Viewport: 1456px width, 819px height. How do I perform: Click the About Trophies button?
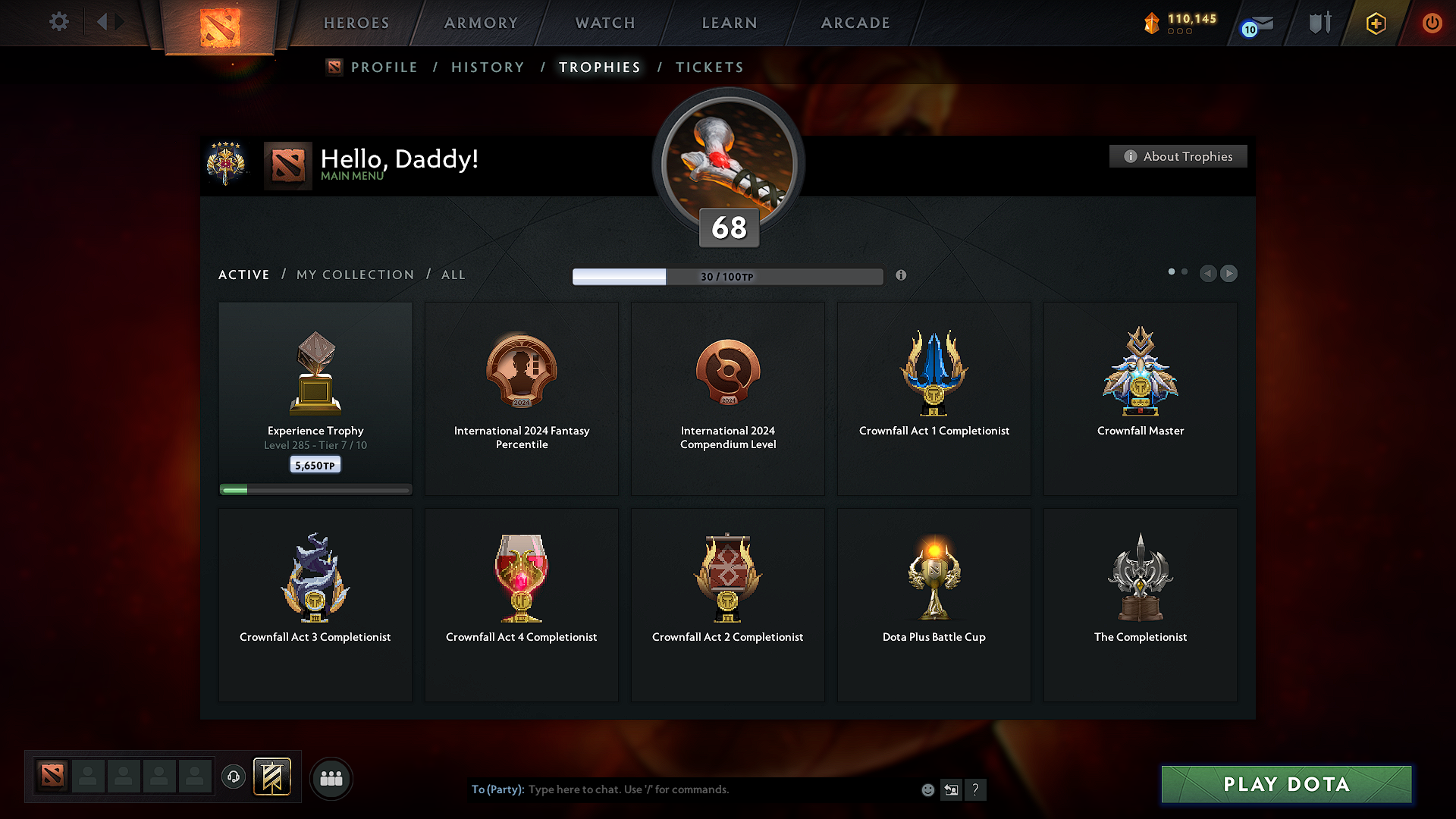[1178, 156]
